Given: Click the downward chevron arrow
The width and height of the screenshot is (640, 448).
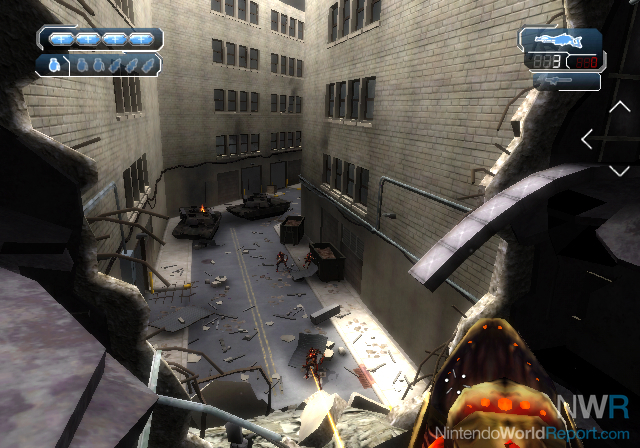Looking at the screenshot, I should (x=618, y=171).
